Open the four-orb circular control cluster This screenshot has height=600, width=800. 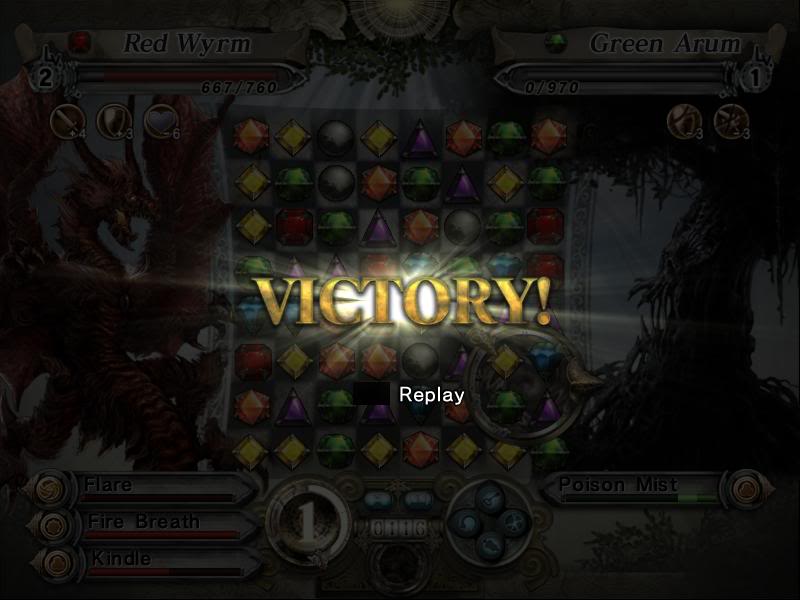pos(490,520)
